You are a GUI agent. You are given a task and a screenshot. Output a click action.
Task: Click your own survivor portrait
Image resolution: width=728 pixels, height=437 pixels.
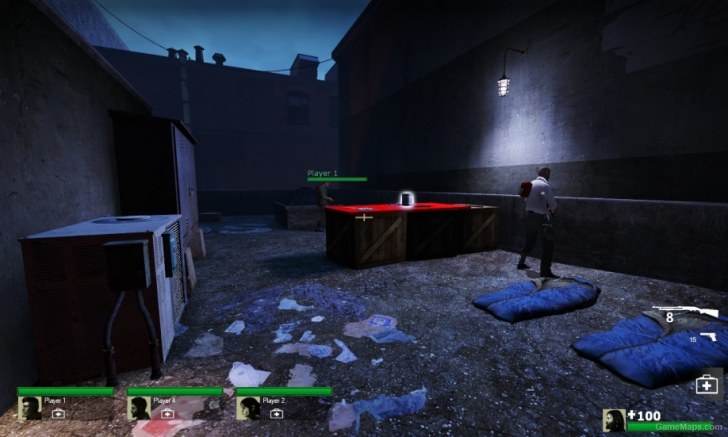coord(614,421)
